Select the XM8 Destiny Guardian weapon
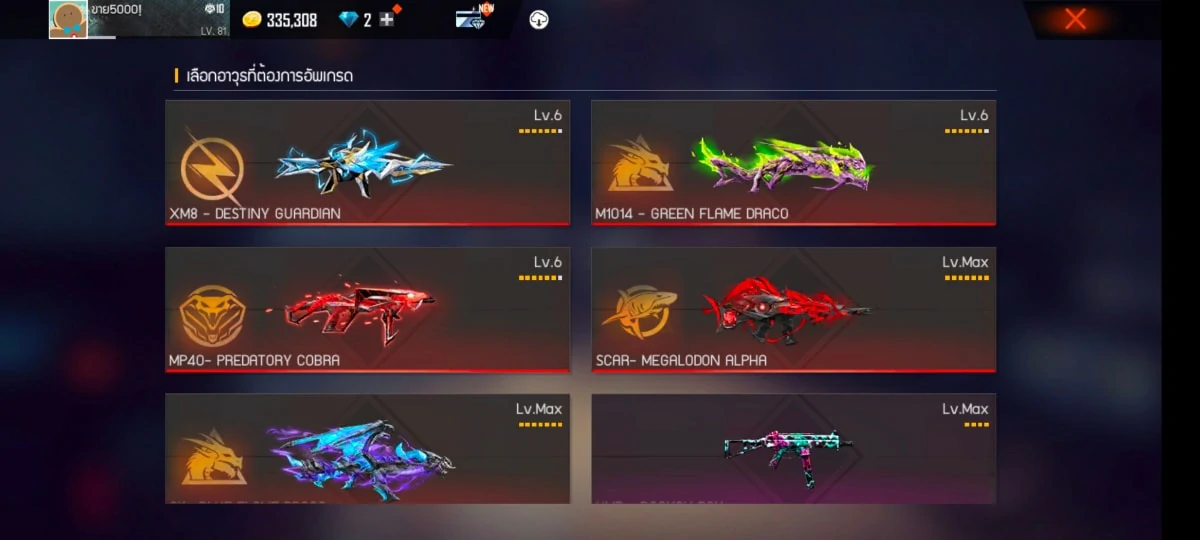The height and width of the screenshot is (540, 1200). pyautogui.click(x=368, y=163)
